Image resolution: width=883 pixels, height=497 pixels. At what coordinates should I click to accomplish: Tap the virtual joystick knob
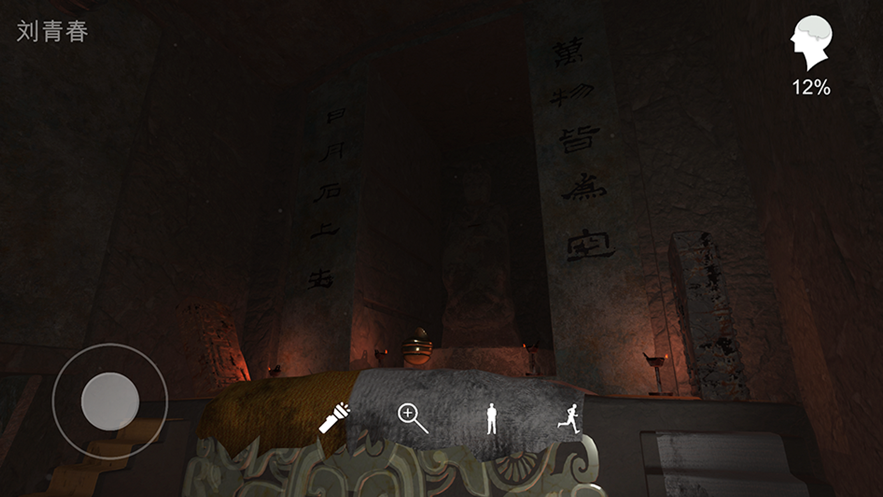109,401
